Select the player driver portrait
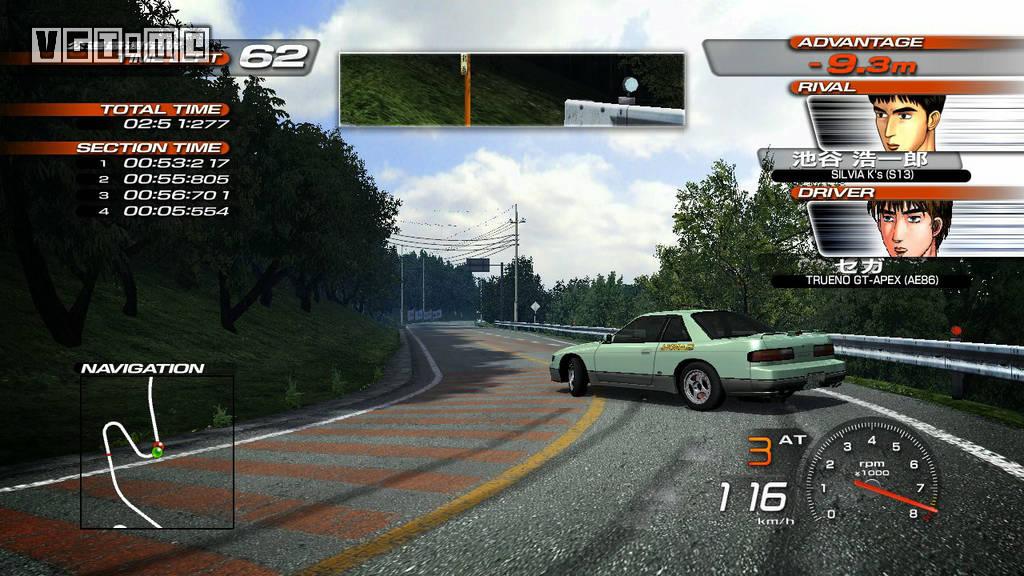 (x=909, y=229)
